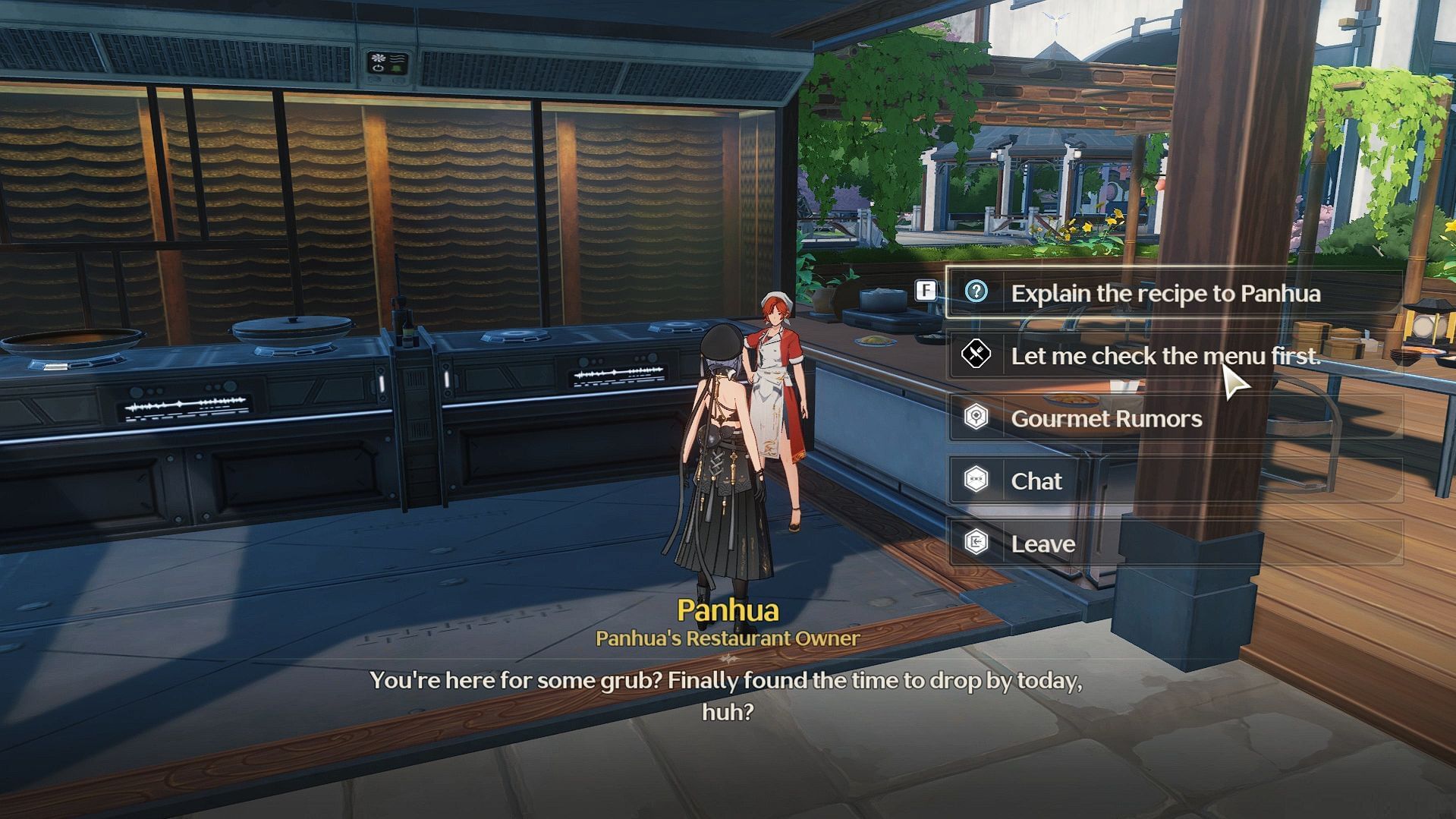The image size is (1456, 819).
Task: Pick the Gourmet Rumors dialogue option
Action: 1106,418
